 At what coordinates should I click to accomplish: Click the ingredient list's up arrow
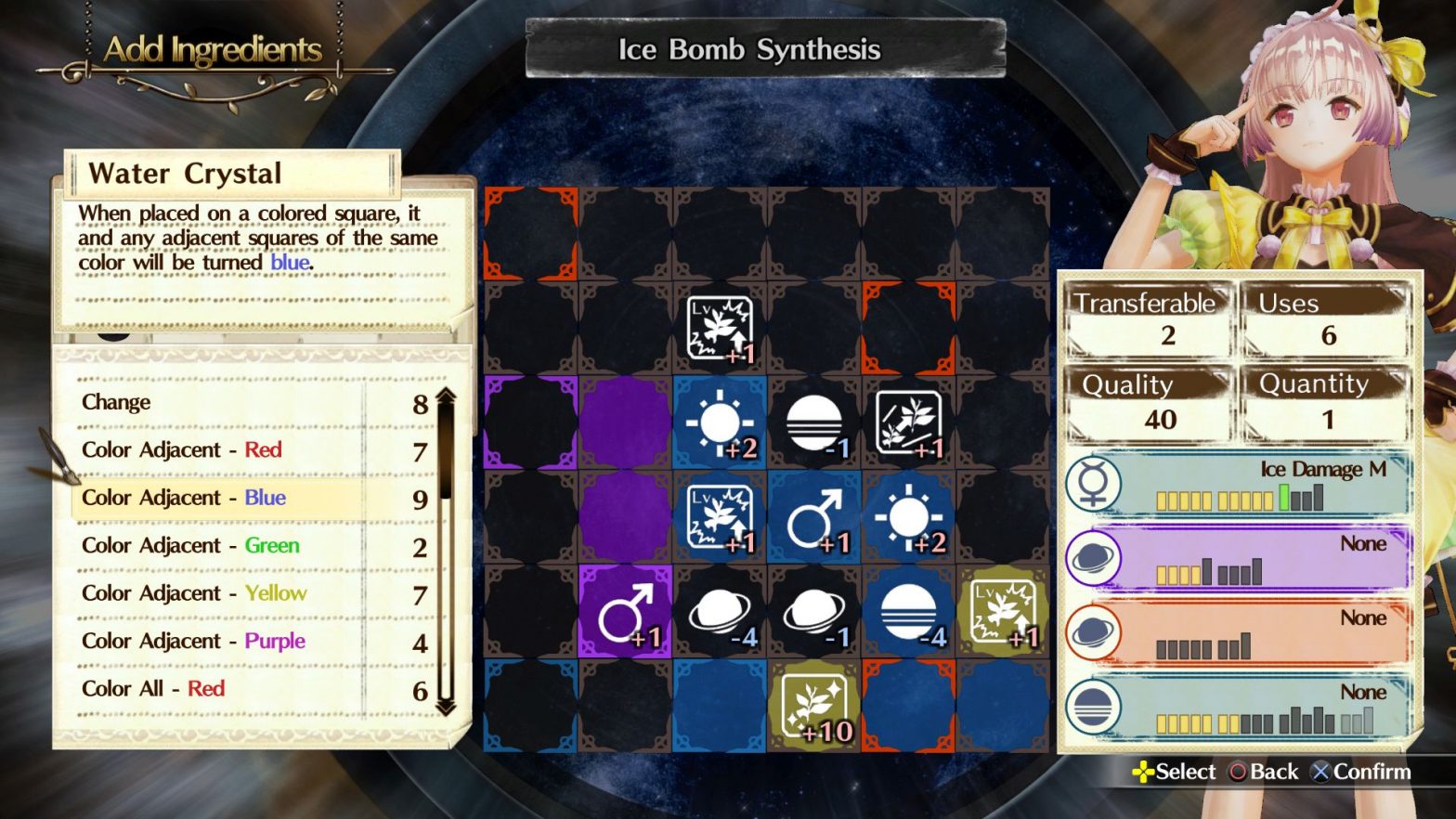coord(446,396)
